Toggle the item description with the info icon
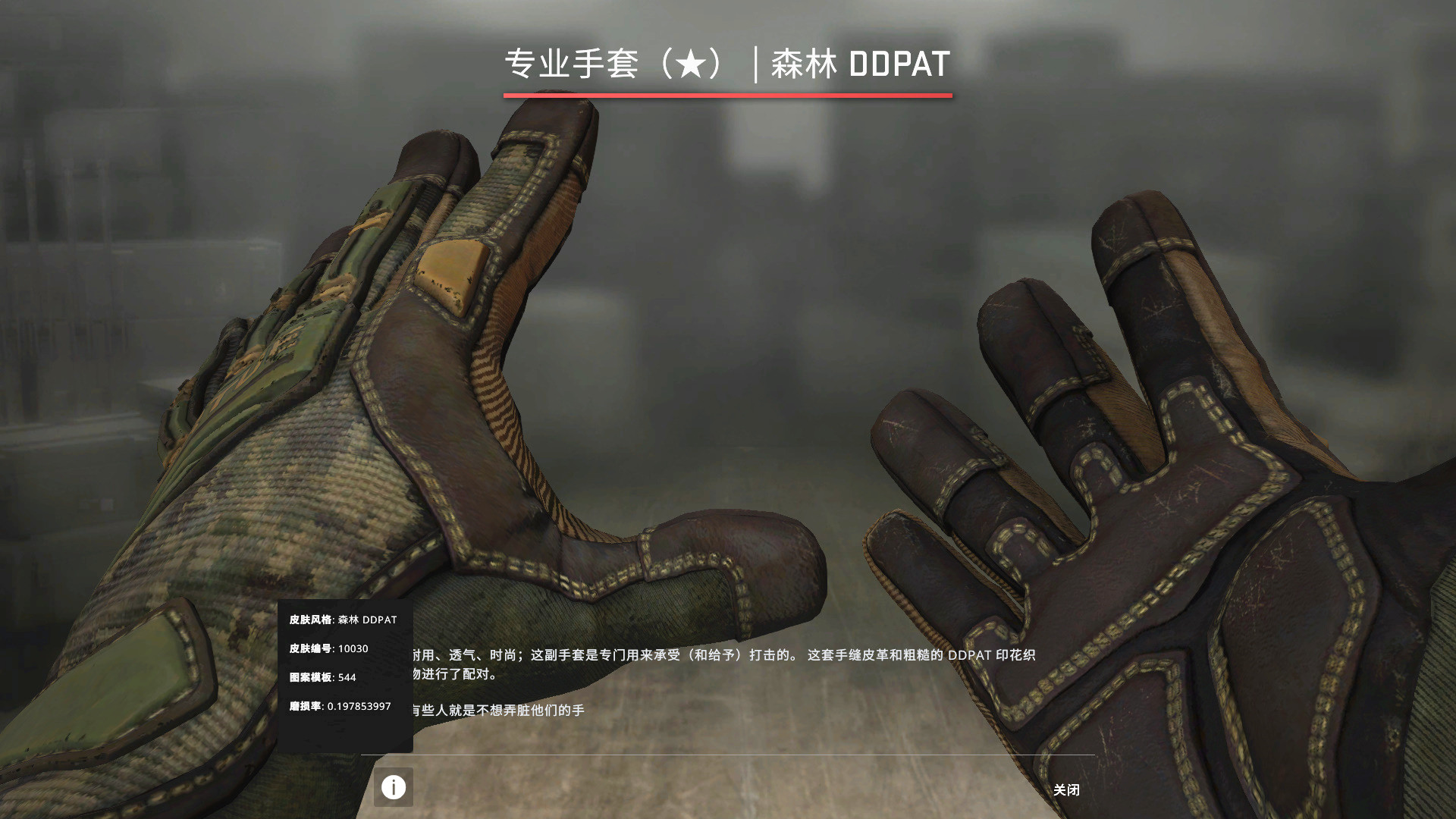 (394, 788)
